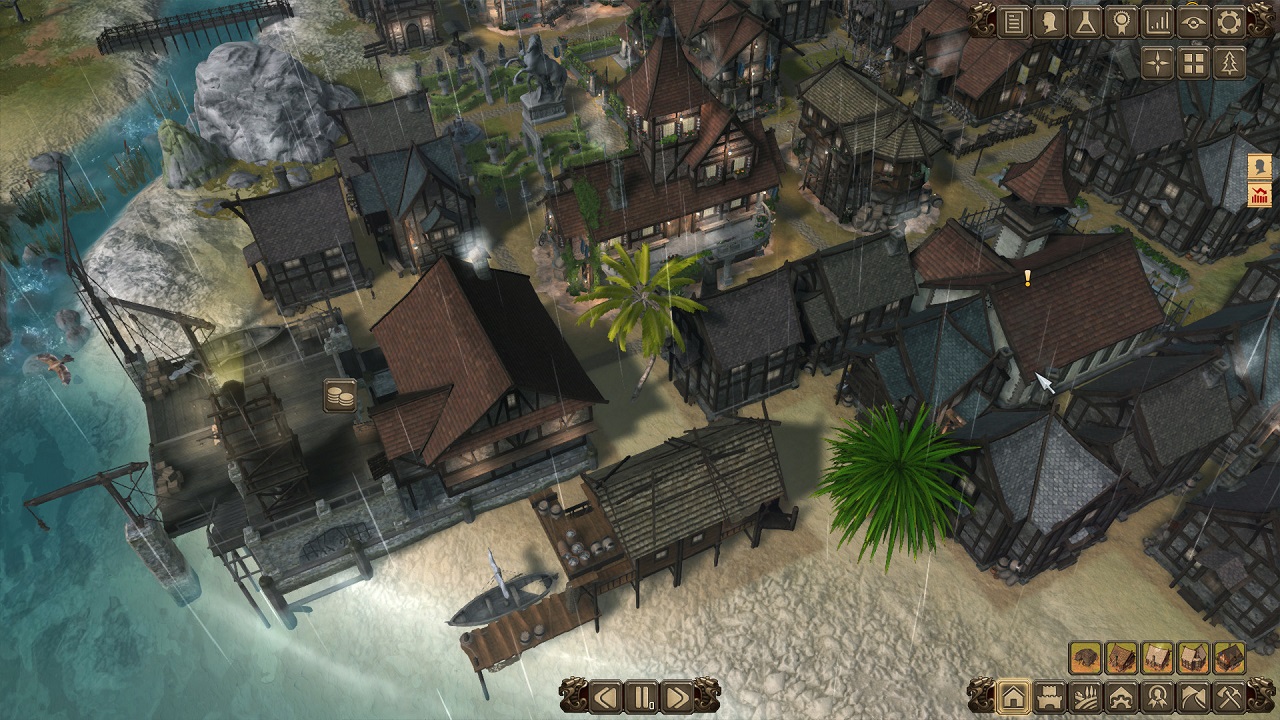The width and height of the screenshot is (1280, 720).
Task: Toggle the four-square grid button
Action: [x=1193, y=63]
